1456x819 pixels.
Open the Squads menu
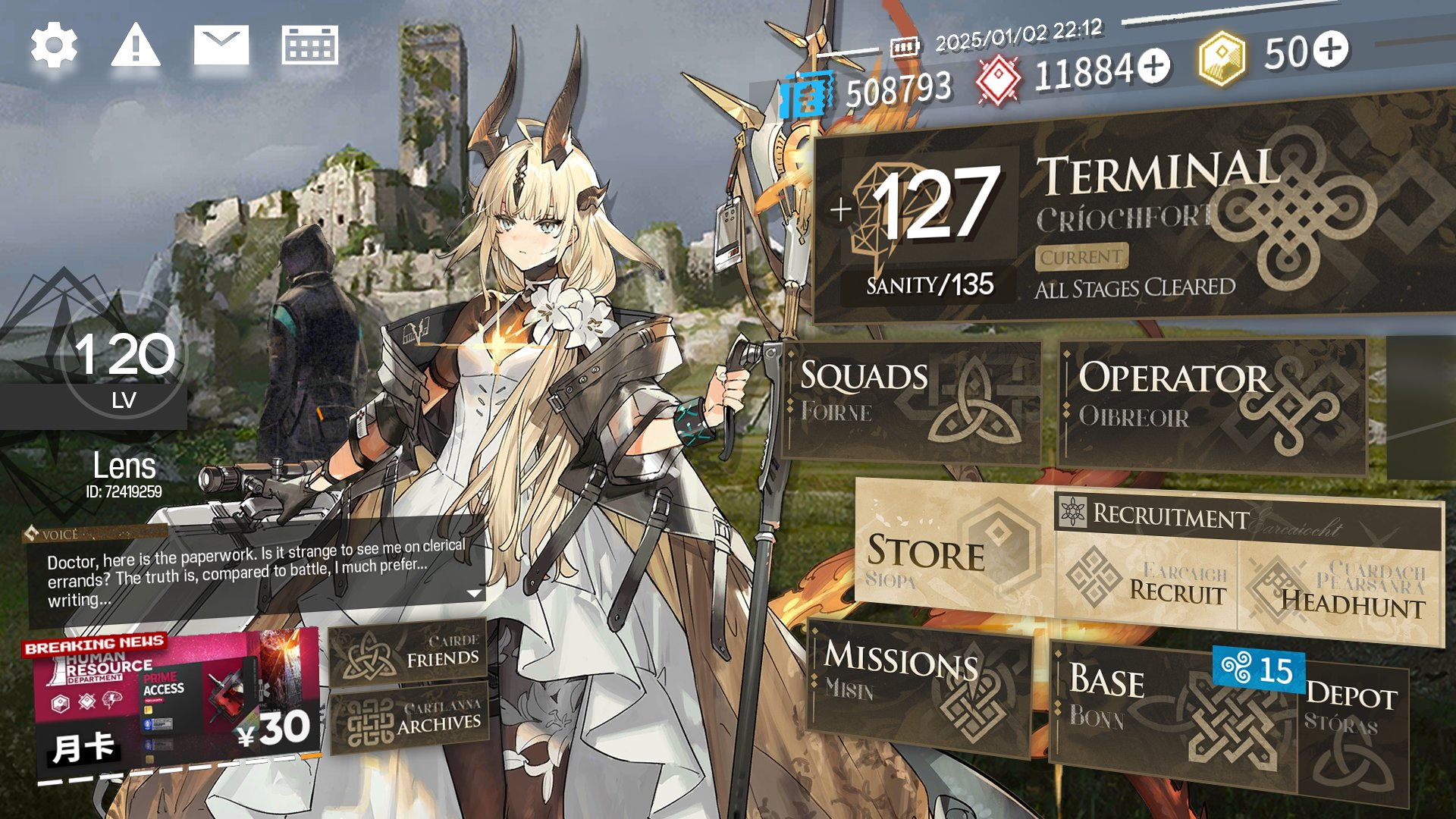tap(910, 402)
